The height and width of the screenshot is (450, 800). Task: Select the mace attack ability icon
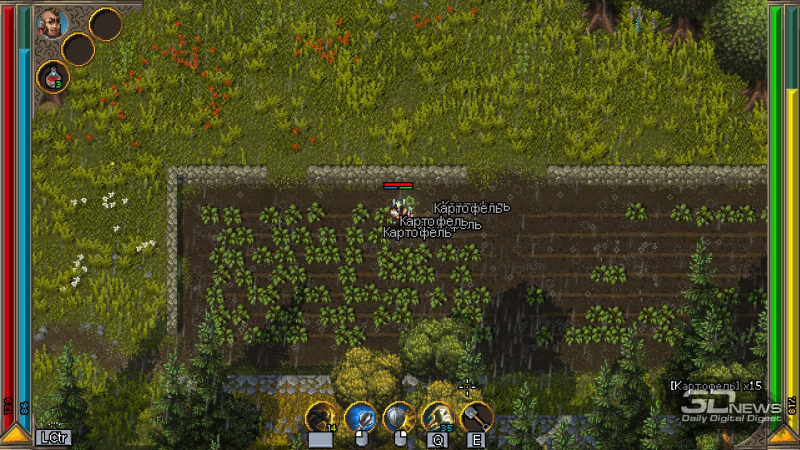tap(360, 416)
